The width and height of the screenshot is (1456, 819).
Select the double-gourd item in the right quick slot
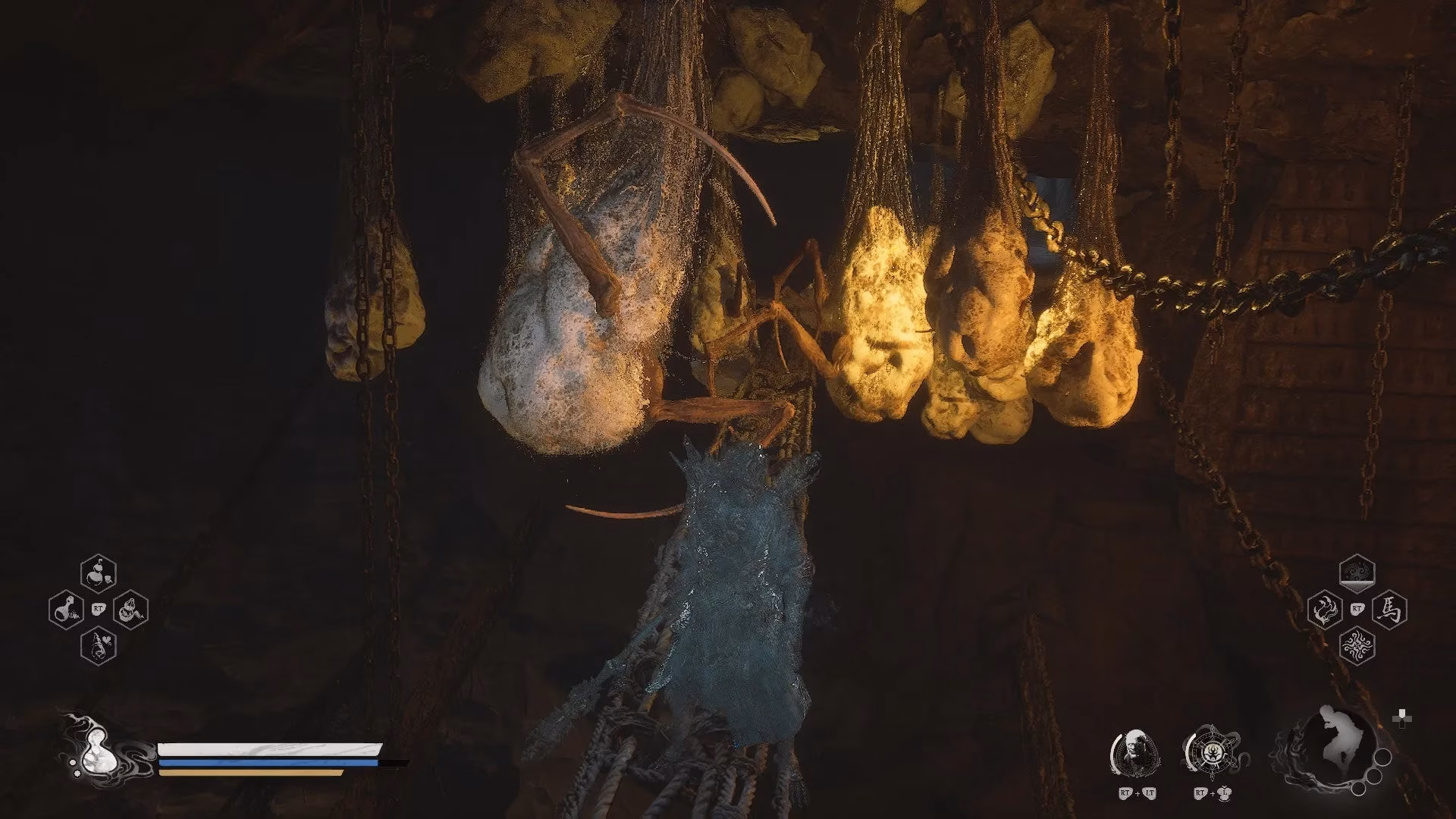(x=130, y=609)
